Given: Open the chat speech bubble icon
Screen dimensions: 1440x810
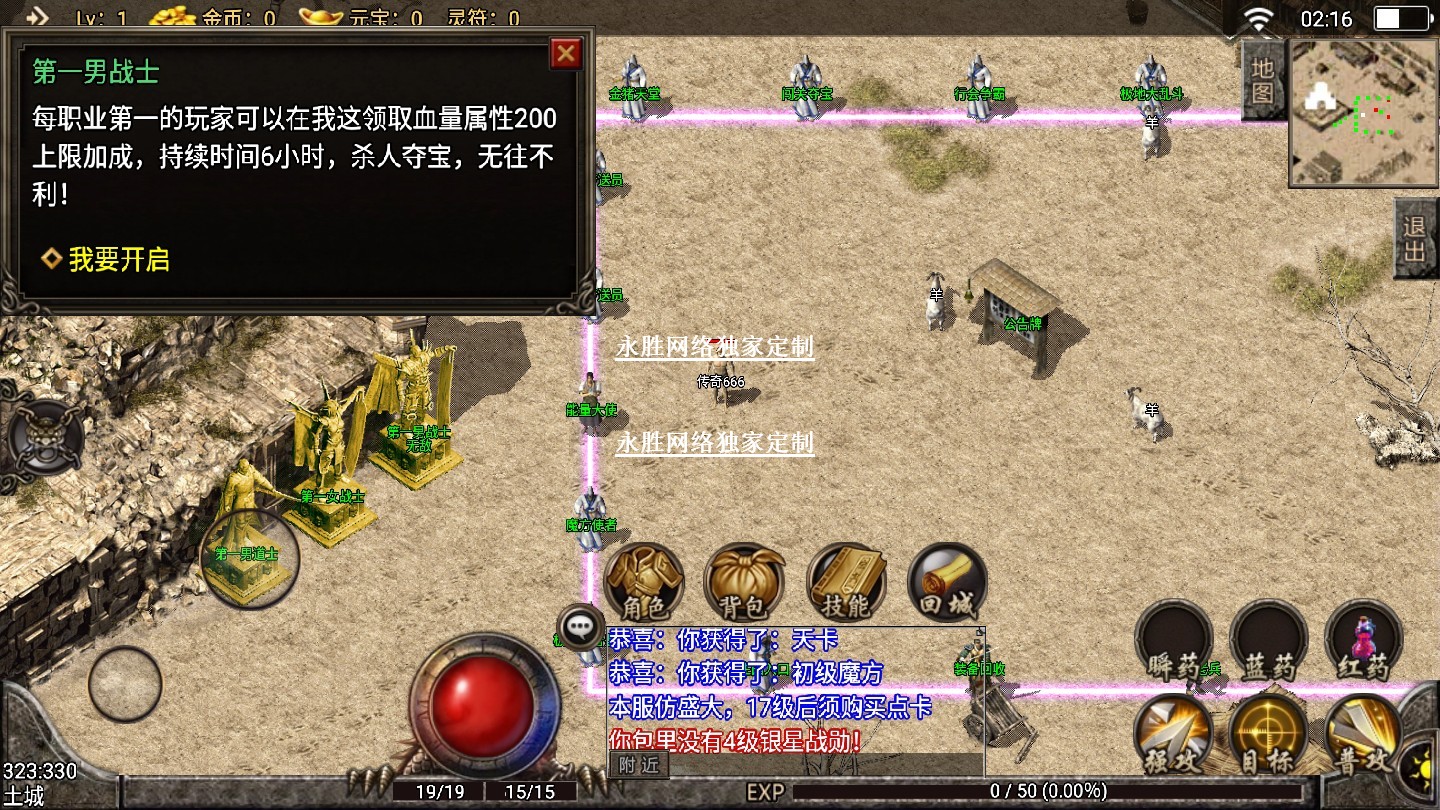Looking at the screenshot, I should 581,627.
